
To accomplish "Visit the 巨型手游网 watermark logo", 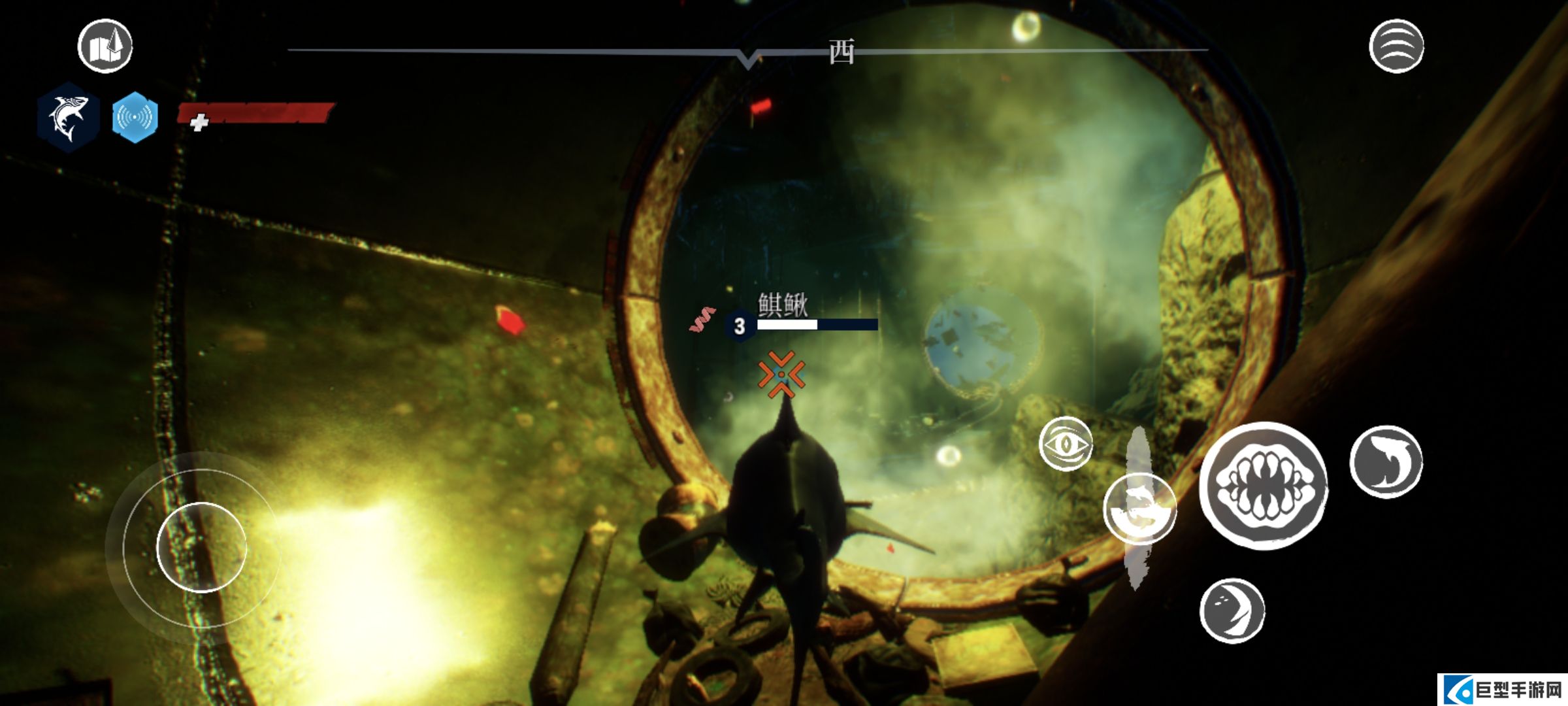I will click(1503, 690).
